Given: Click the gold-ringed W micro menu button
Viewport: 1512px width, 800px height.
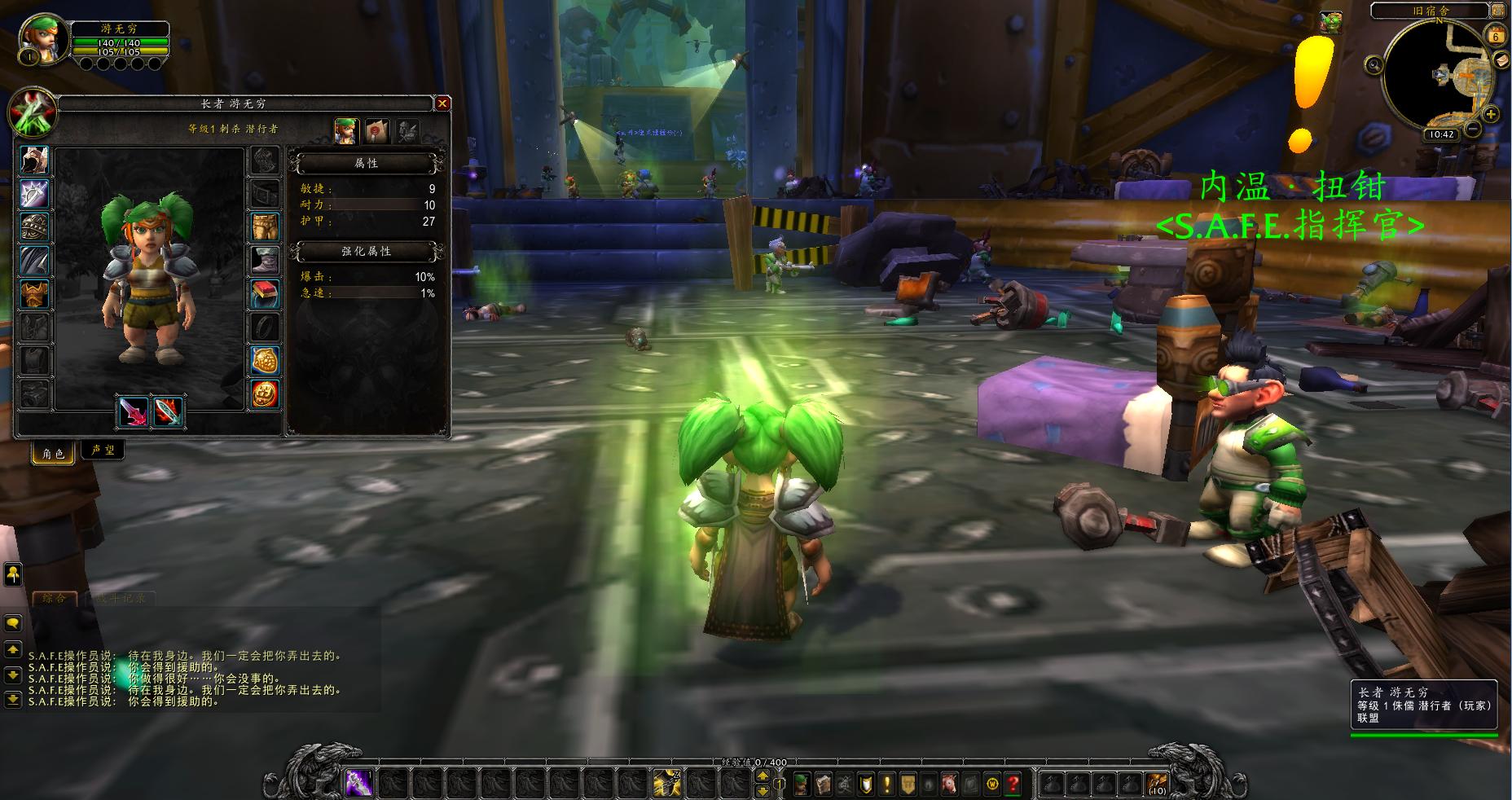Looking at the screenshot, I should (x=992, y=784).
